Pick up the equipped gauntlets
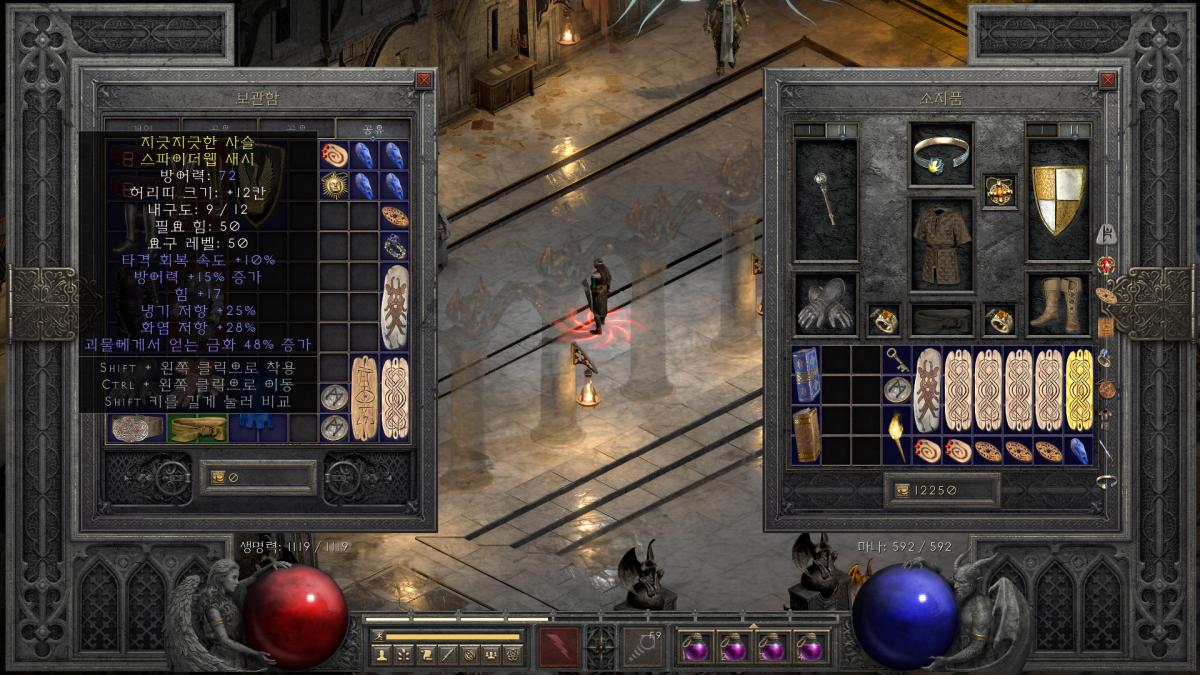 tap(826, 304)
